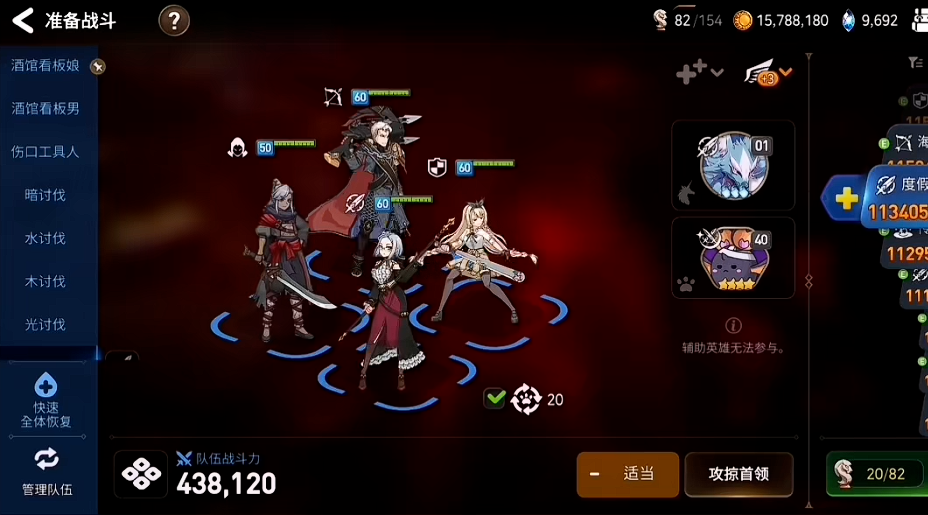This screenshot has width=928, height=515.
Task: Start the 攻掠首领 boss raid
Action: [738, 474]
